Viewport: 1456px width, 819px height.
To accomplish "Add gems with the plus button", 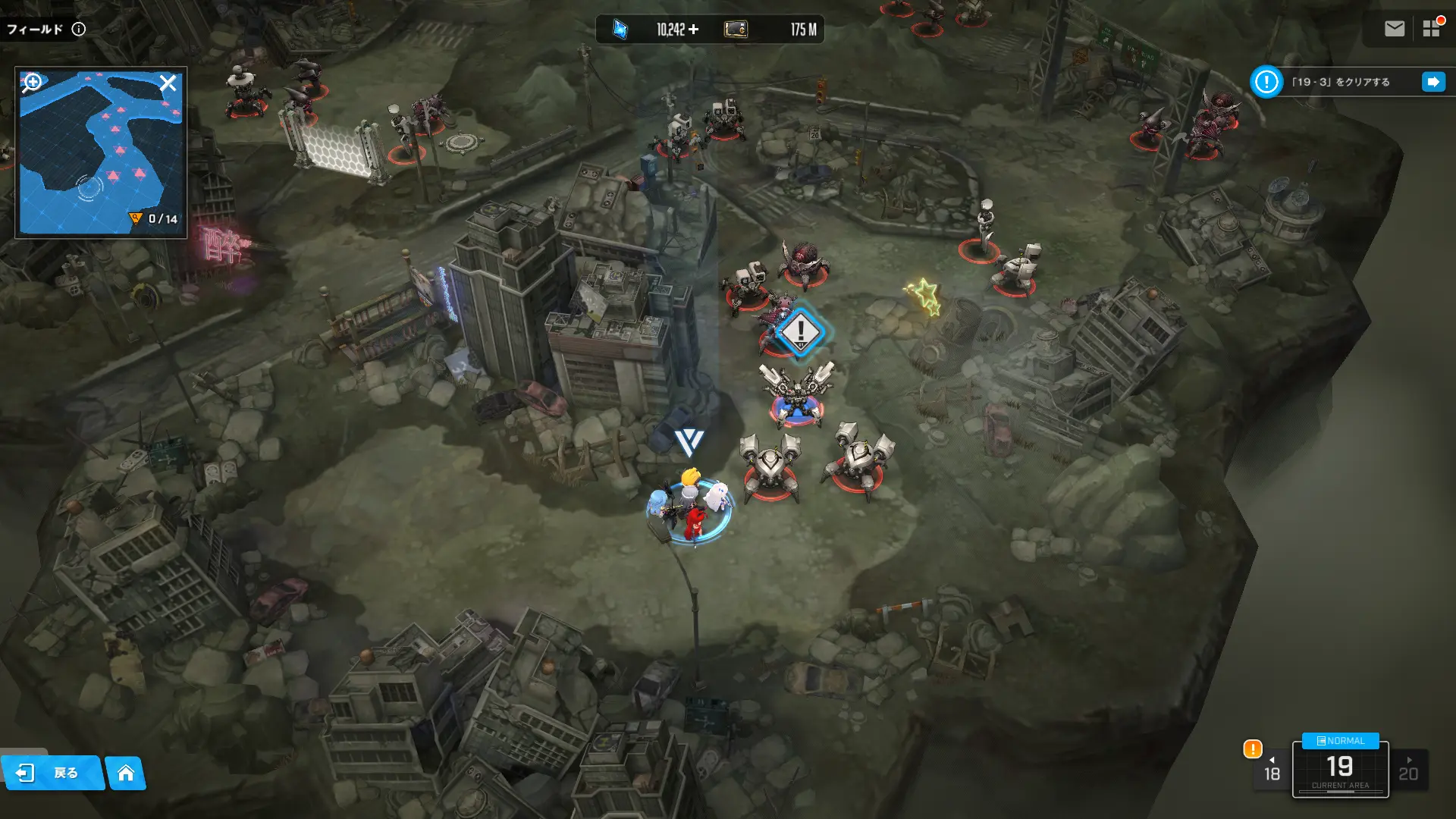I will [694, 30].
